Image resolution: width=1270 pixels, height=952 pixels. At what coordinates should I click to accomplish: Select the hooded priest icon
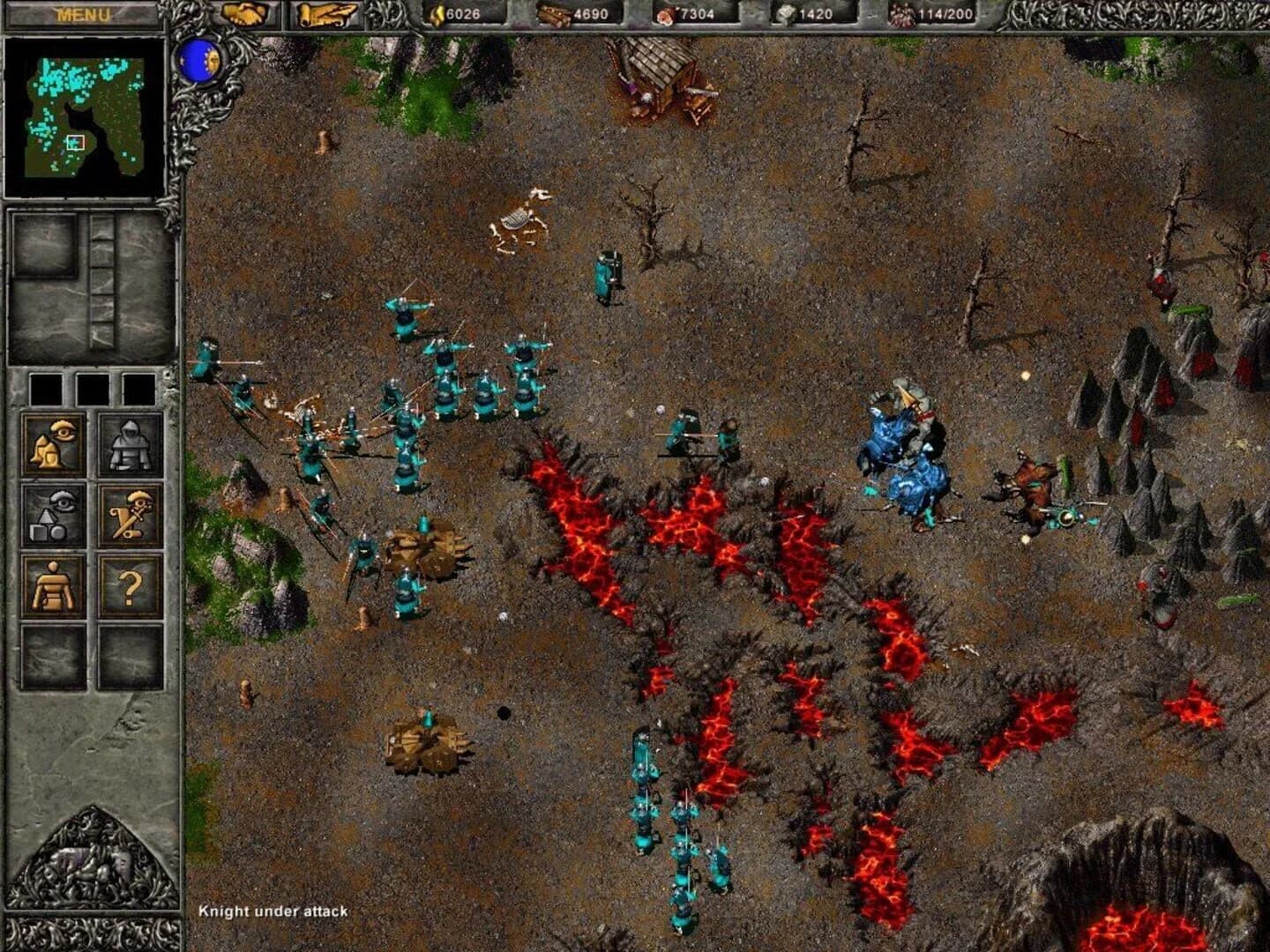coord(131,443)
